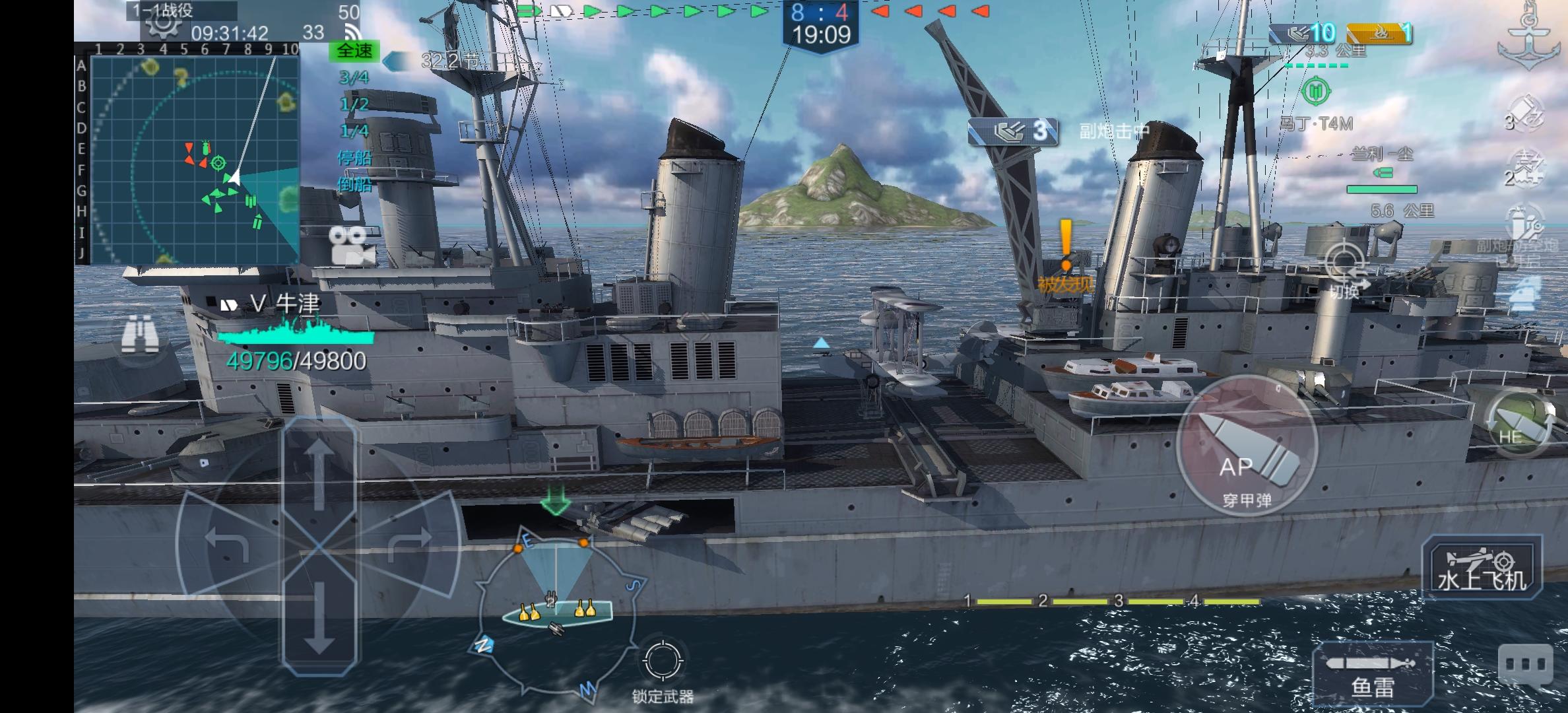1568x713 pixels.
Task: Tap the tactical minimap grid
Action: coord(194,159)
